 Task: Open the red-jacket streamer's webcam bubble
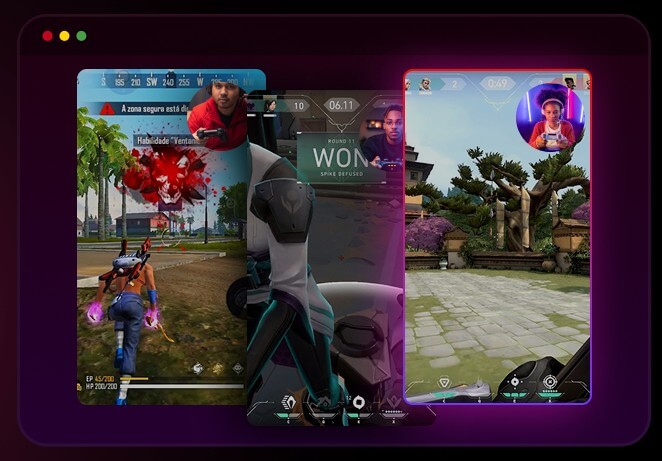click(x=217, y=115)
